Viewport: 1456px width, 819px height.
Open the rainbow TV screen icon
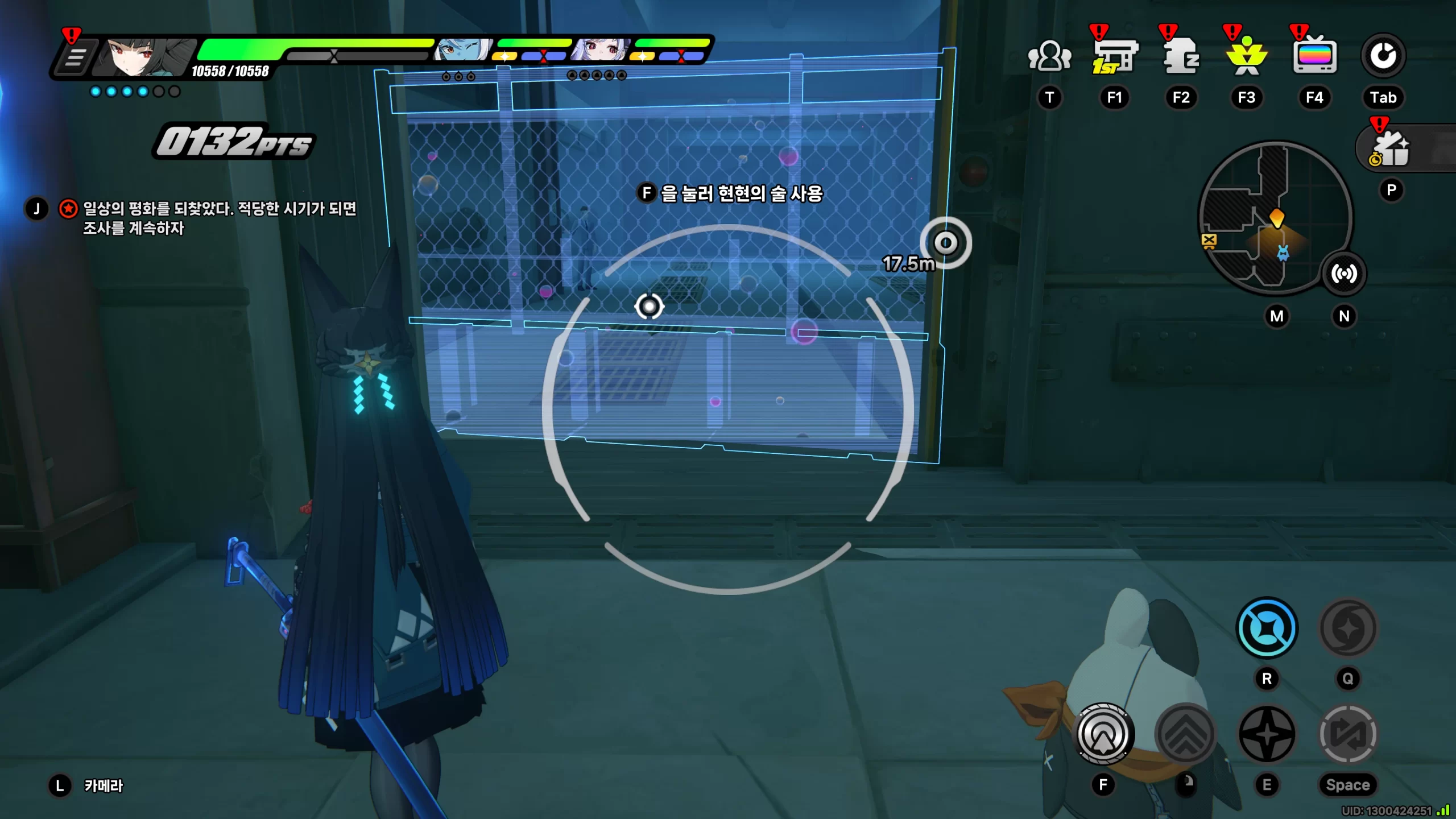pos(1314,57)
